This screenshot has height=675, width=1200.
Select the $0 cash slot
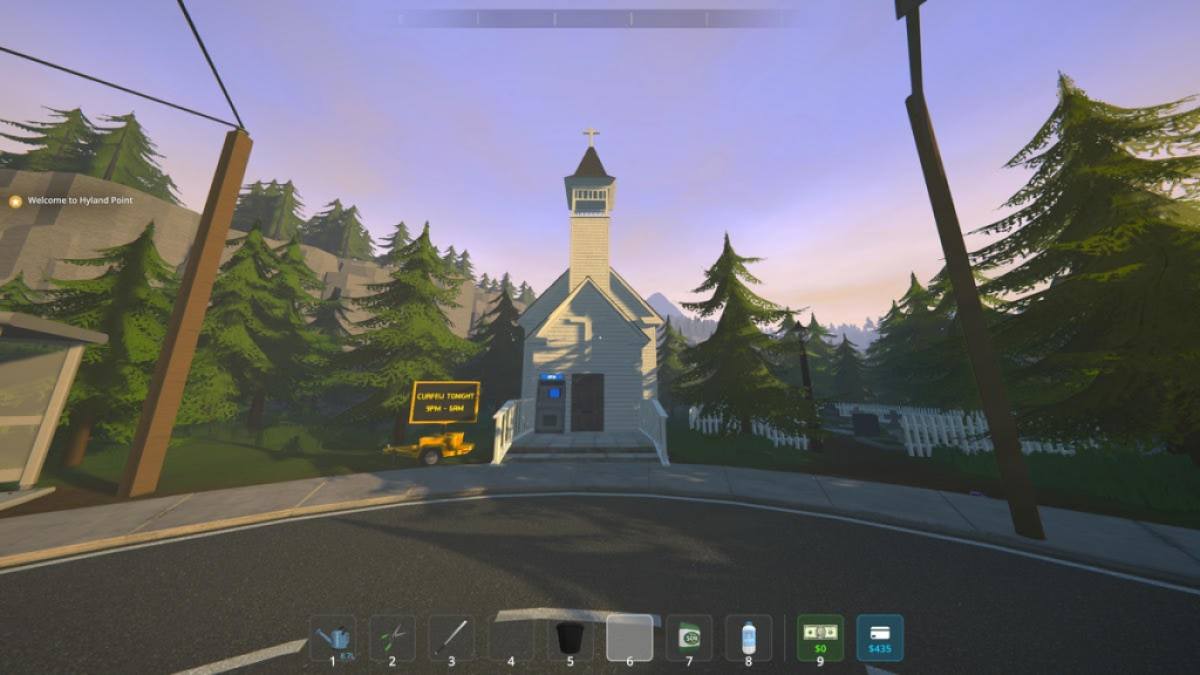pos(820,637)
